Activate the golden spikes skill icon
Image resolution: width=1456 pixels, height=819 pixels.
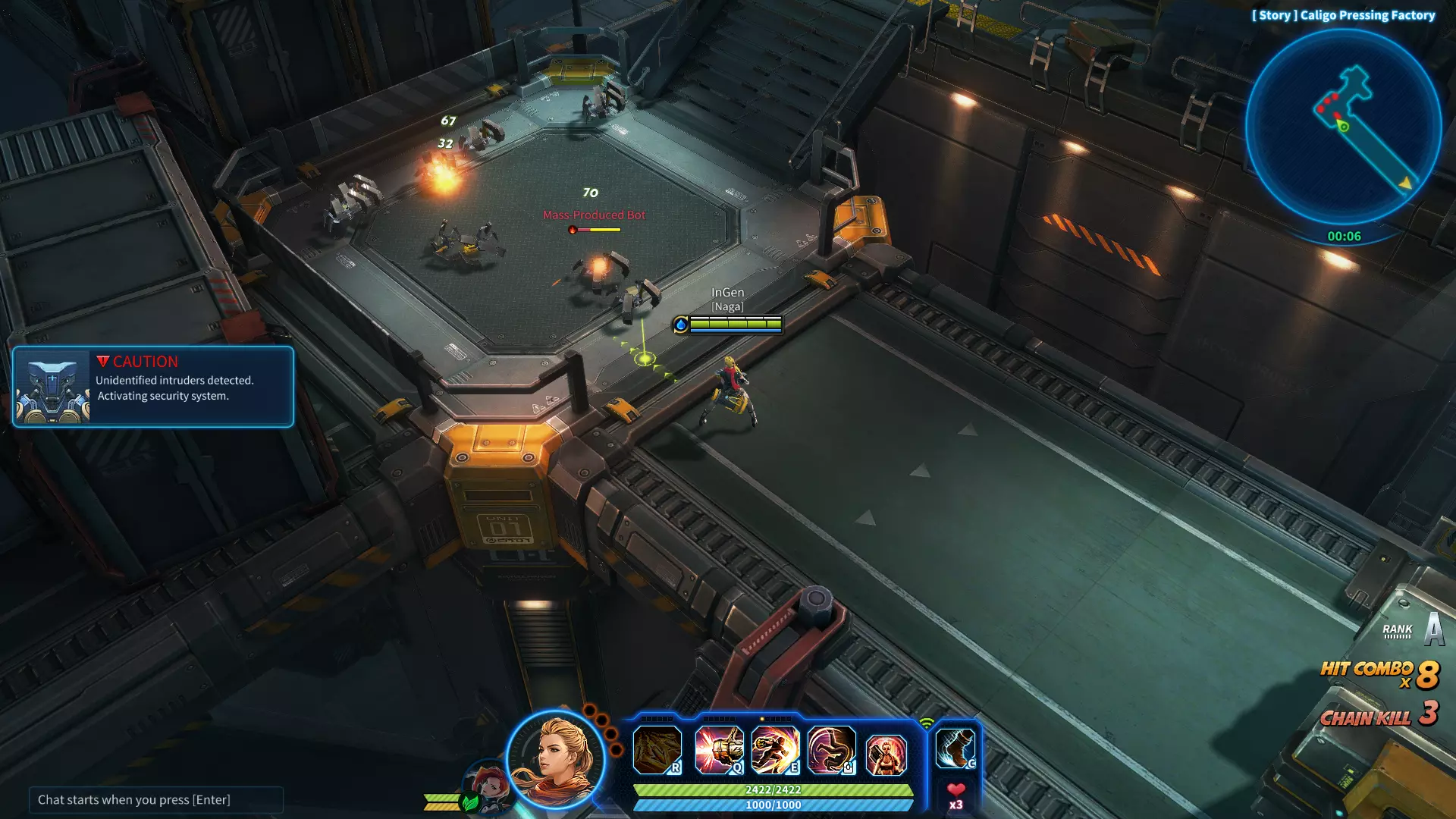point(657,750)
